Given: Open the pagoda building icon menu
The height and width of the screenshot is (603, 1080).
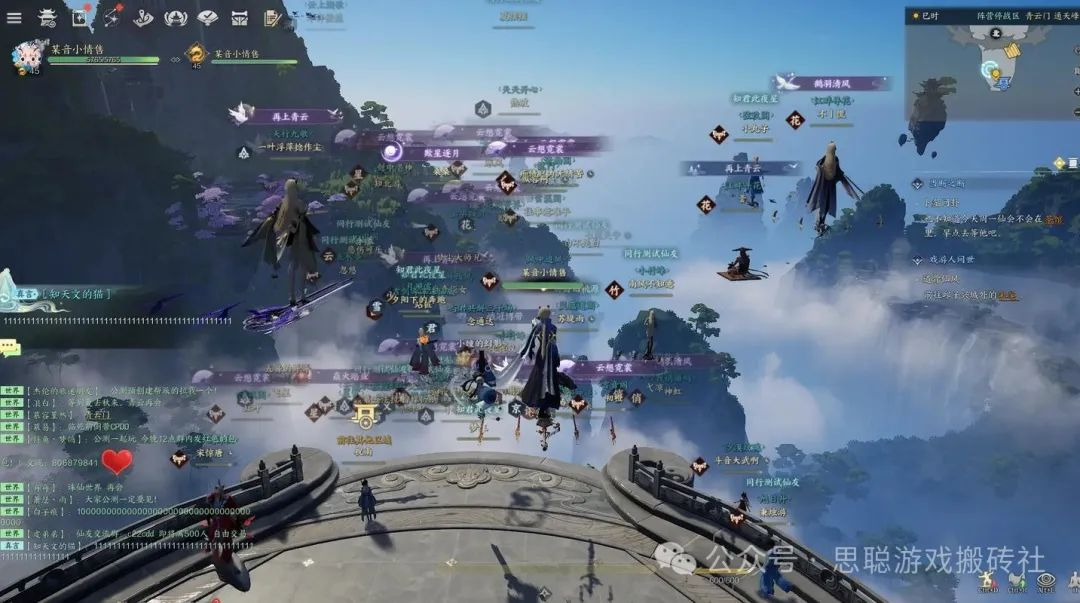Looking at the screenshot, I should point(47,17).
